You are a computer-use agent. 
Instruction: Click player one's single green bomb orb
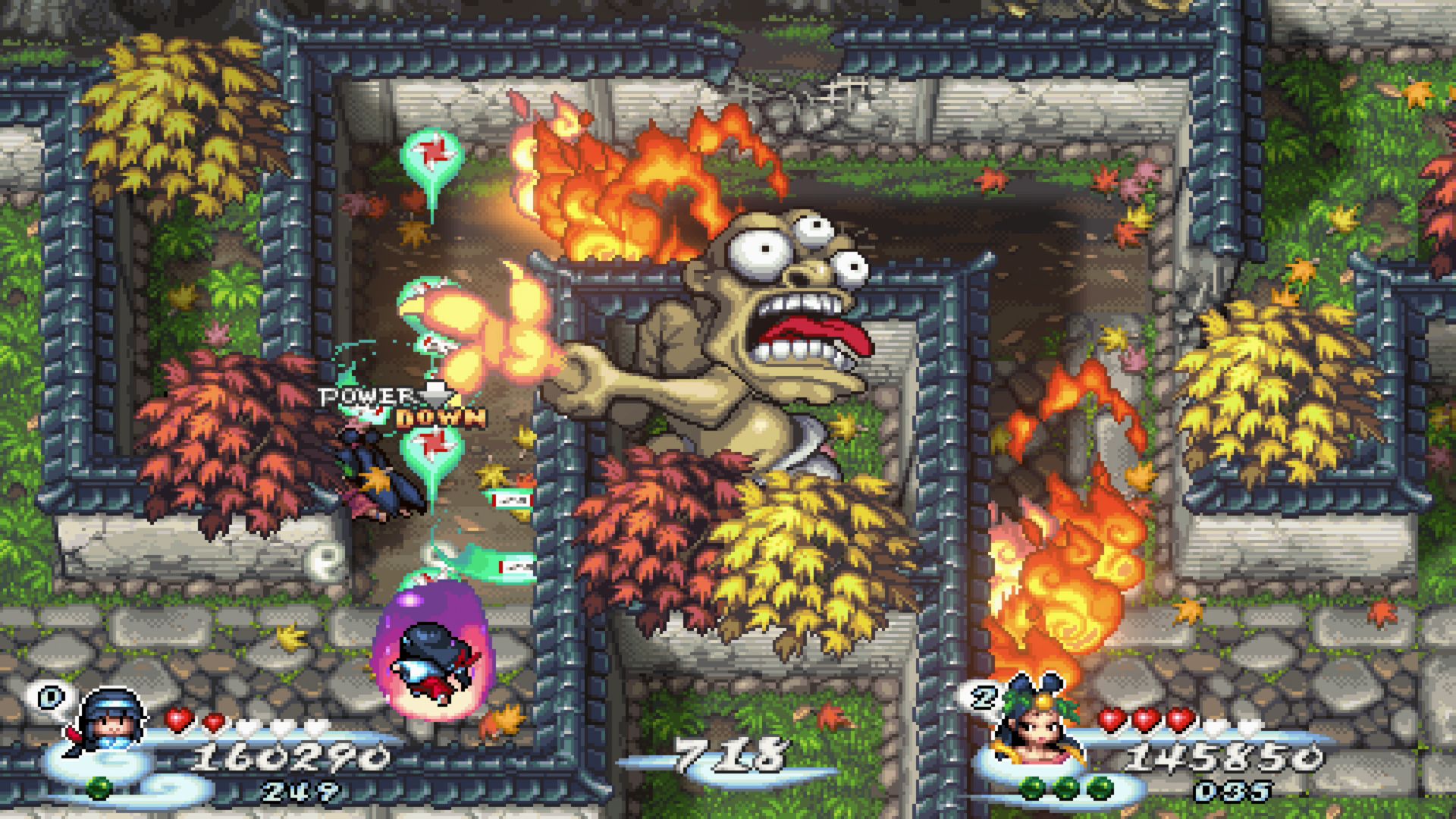(98, 788)
